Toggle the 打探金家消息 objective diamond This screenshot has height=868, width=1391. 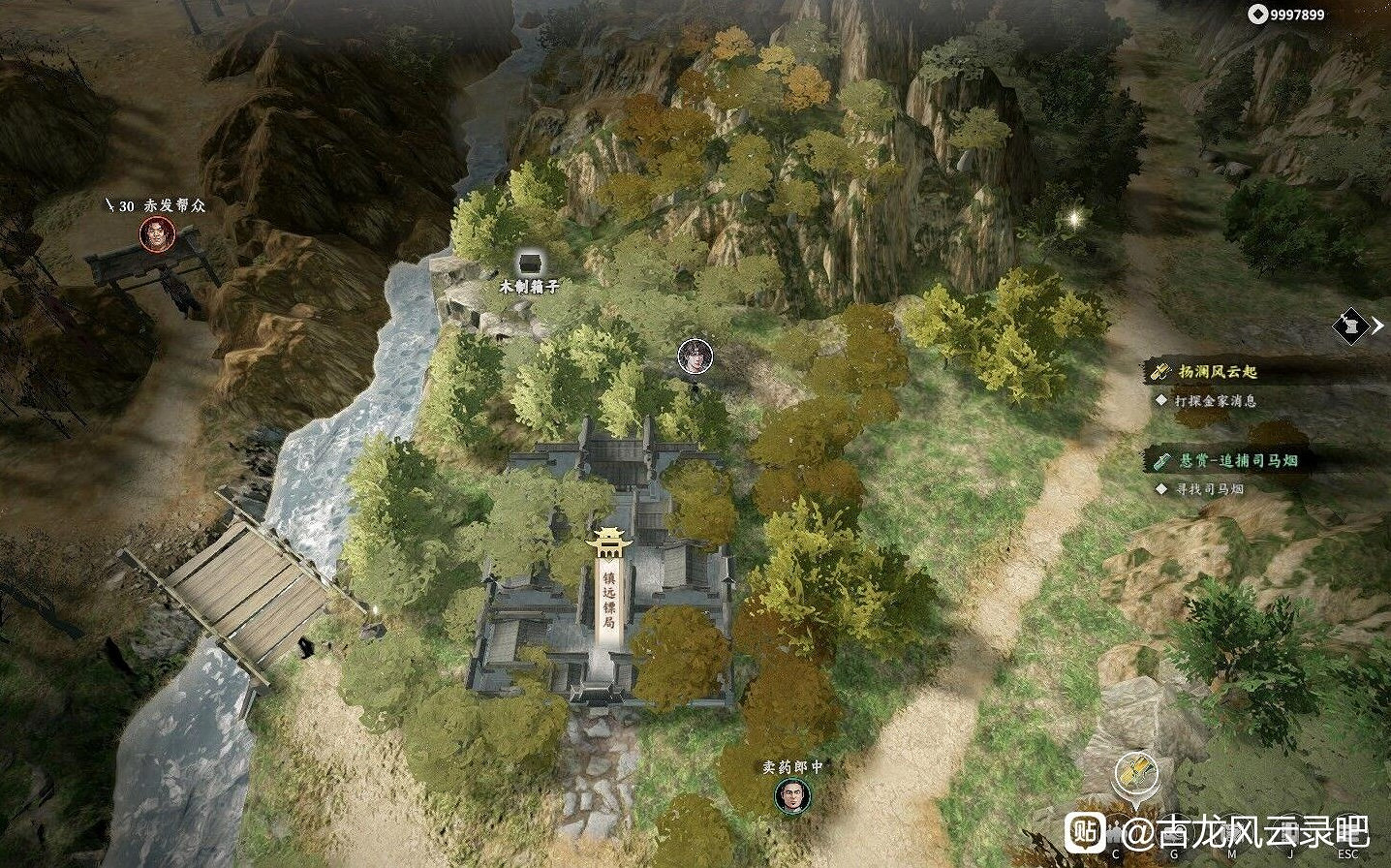(1160, 401)
